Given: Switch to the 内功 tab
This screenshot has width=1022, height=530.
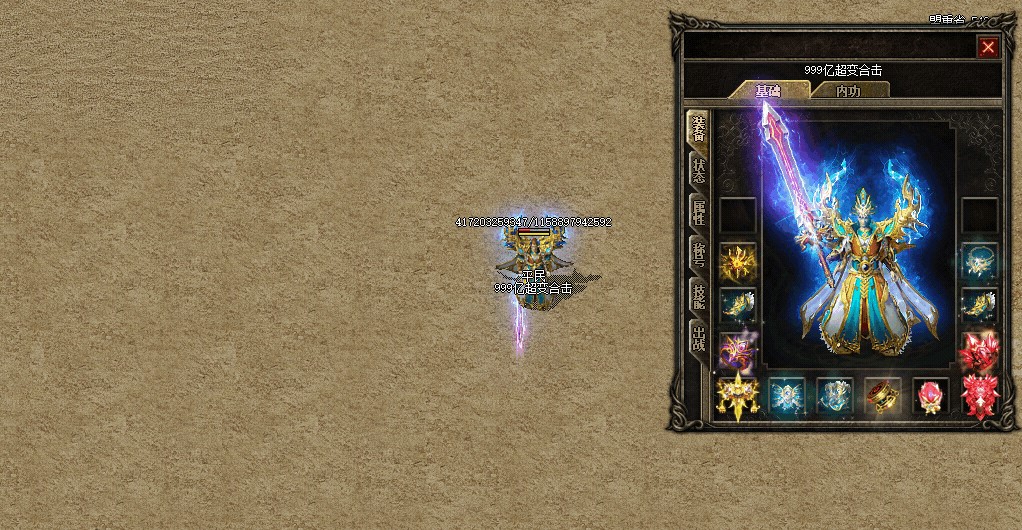Looking at the screenshot, I should (x=848, y=91).
